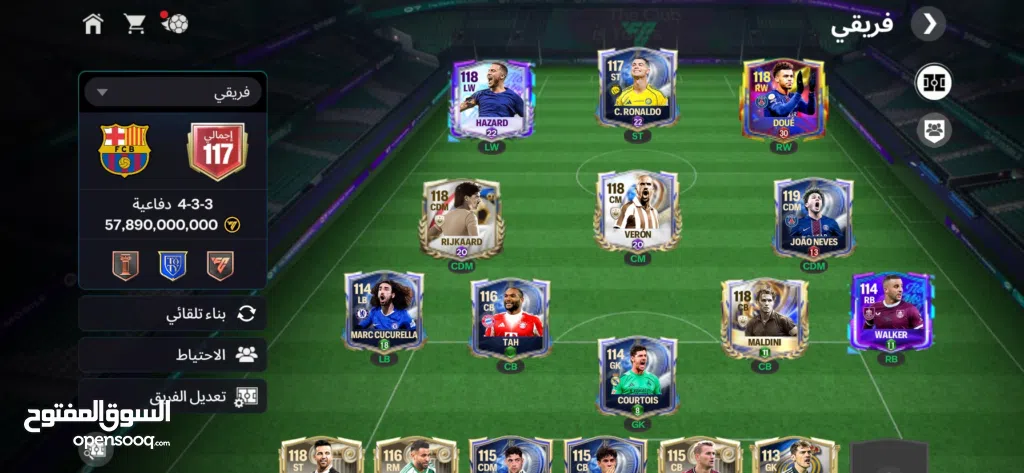Open the "فريقي" squad dropdown
The image size is (1024, 473).
[x=173, y=92]
